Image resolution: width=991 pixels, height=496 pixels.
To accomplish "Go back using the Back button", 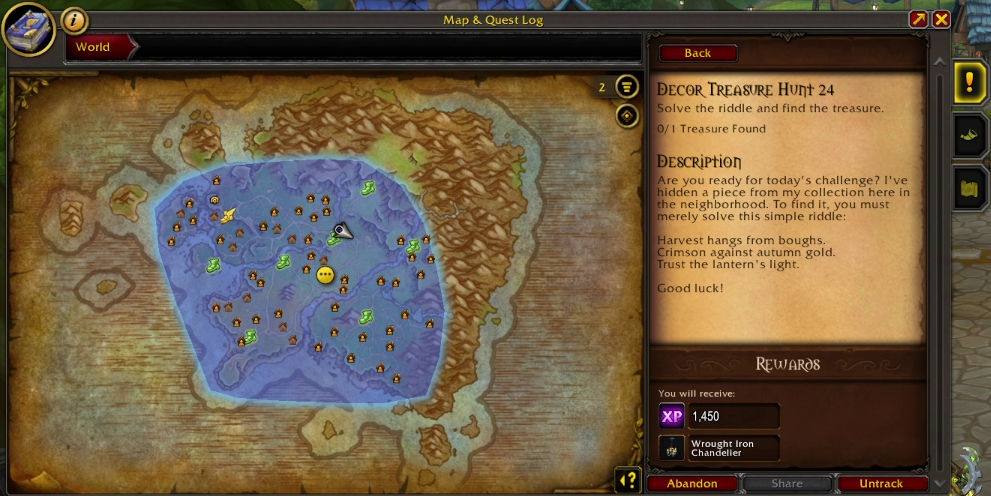I will [x=698, y=53].
